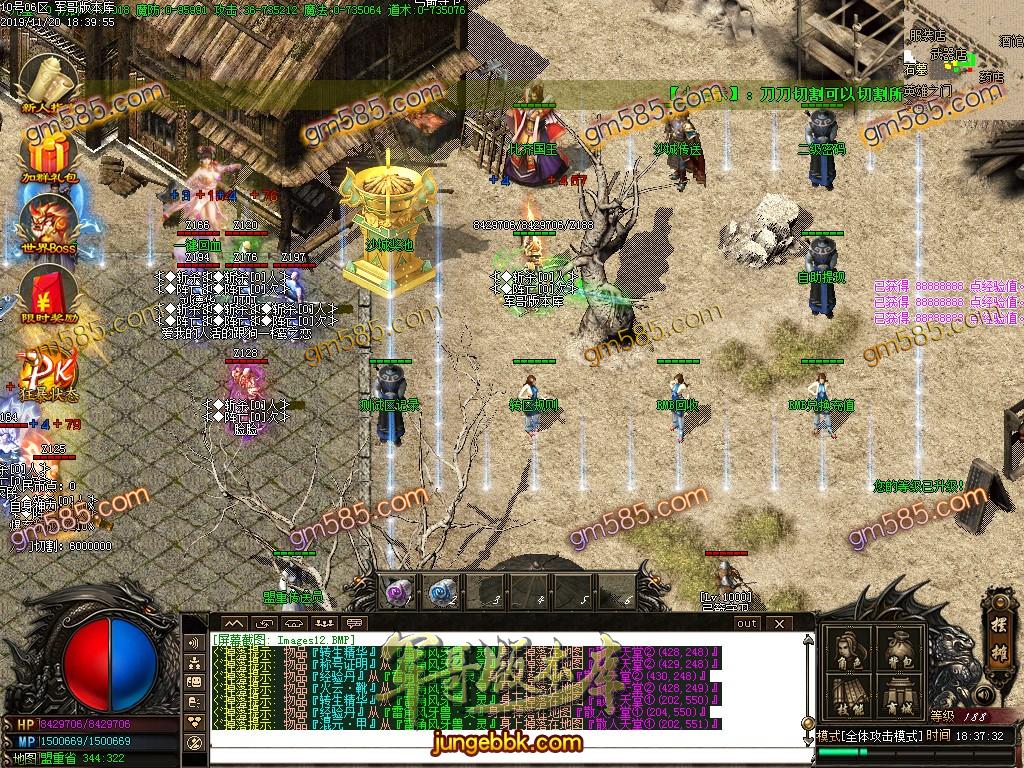Screen dimensions: 1024x768
Task: Click the chat window's out button
Action: (x=746, y=623)
